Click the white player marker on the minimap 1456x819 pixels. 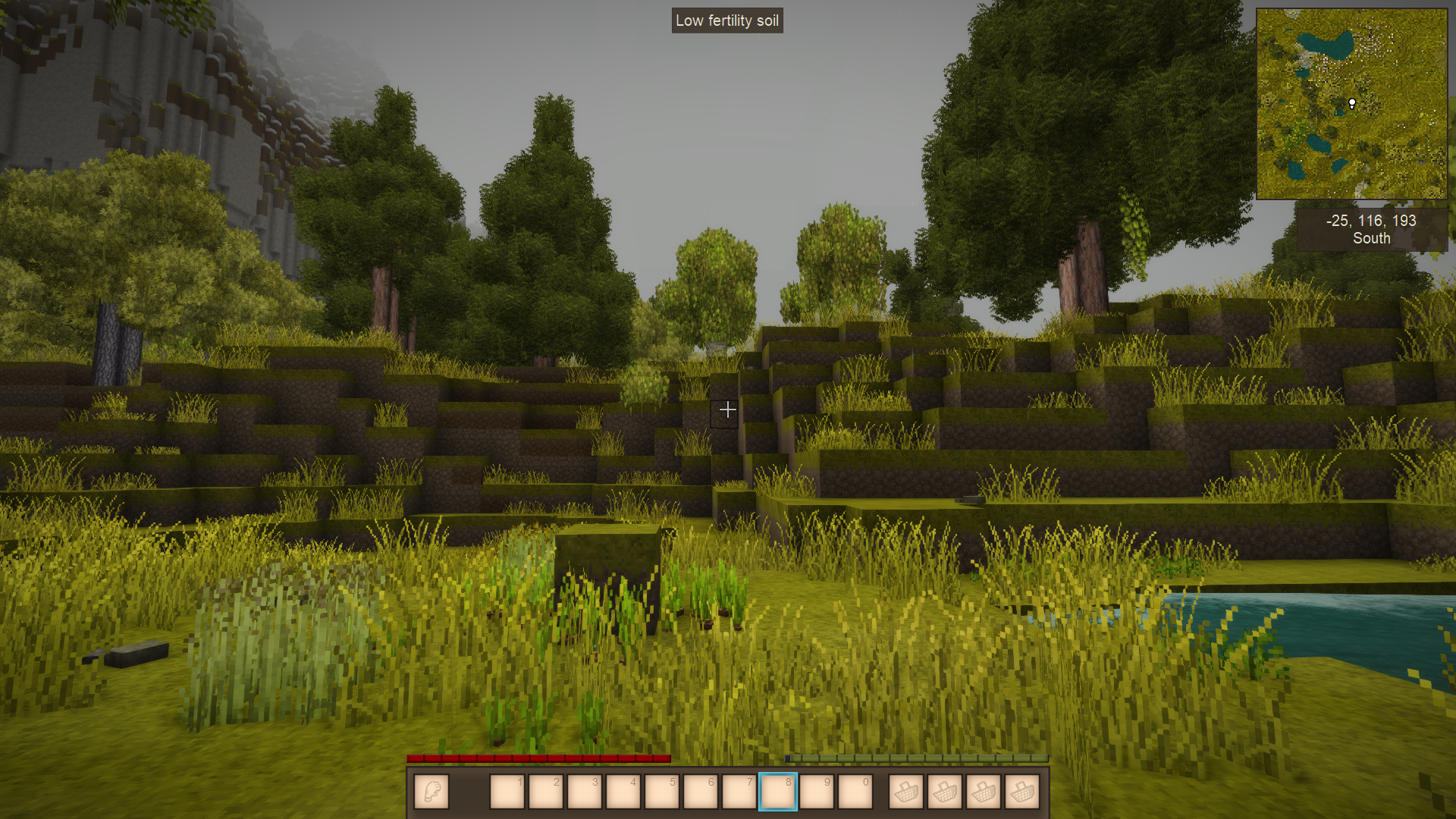click(x=1352, y=103)
